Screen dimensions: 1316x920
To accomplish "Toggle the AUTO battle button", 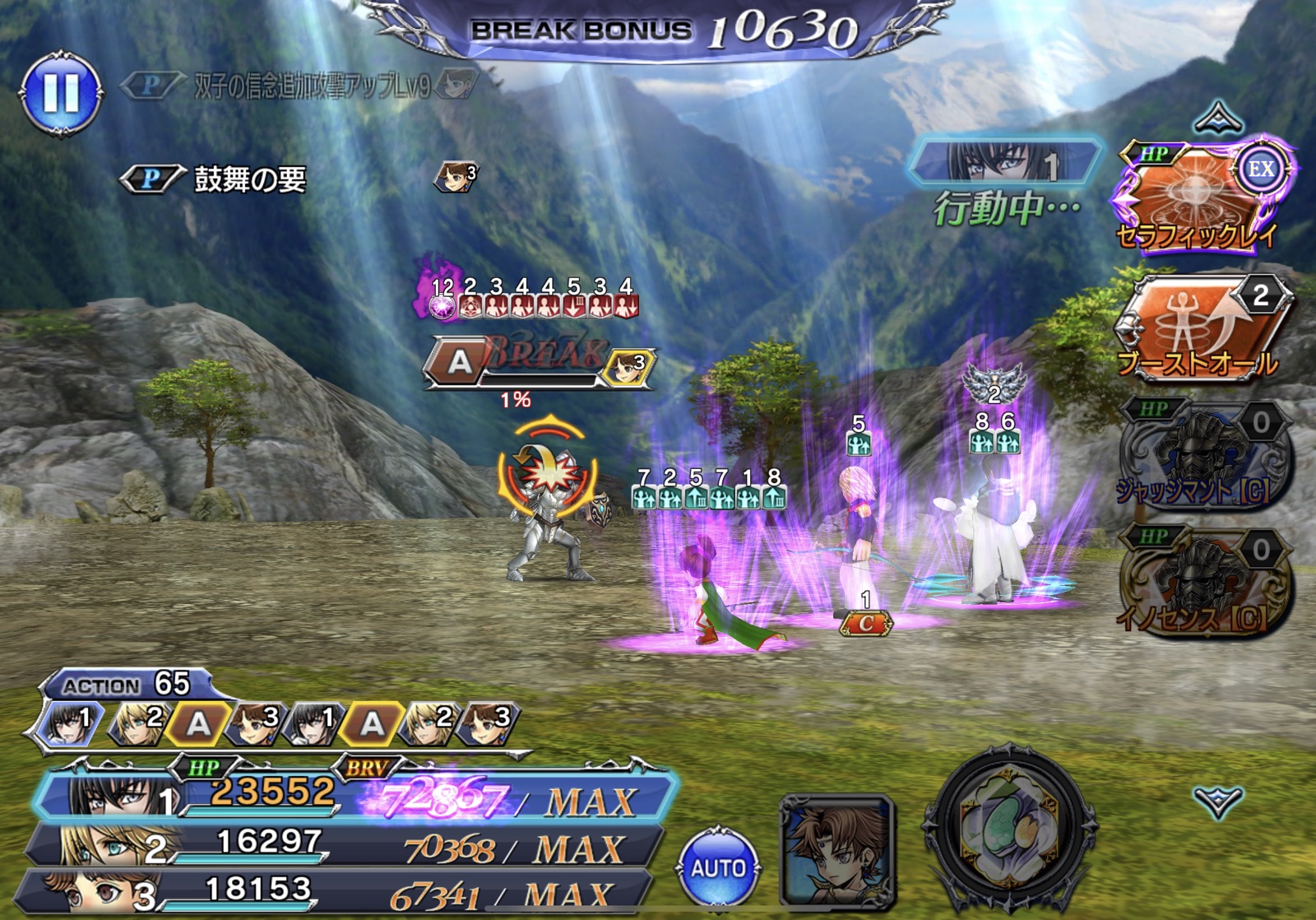I will tap(718, 867).
